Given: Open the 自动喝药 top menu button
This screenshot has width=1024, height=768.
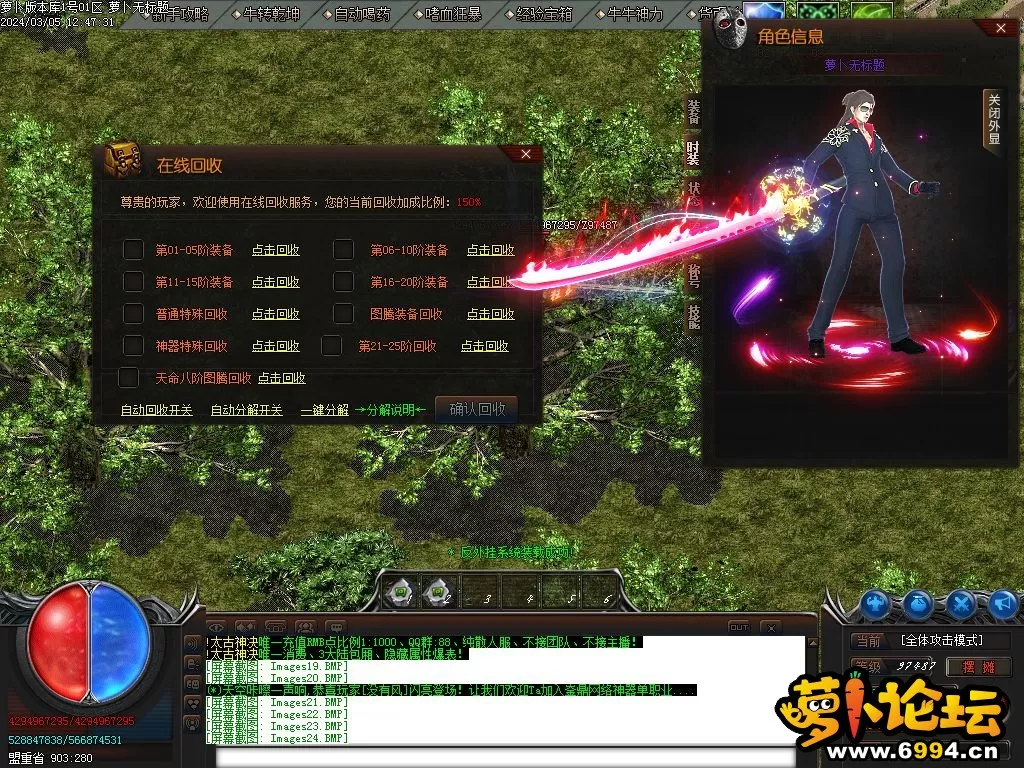Looking at the screenshot, I should point(363,14).
